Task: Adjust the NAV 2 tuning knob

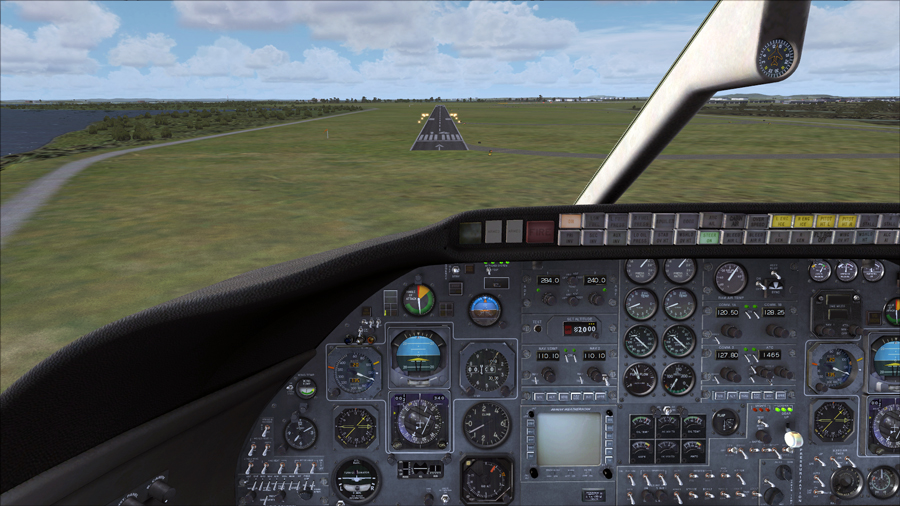Action: (x=595, y=374)
